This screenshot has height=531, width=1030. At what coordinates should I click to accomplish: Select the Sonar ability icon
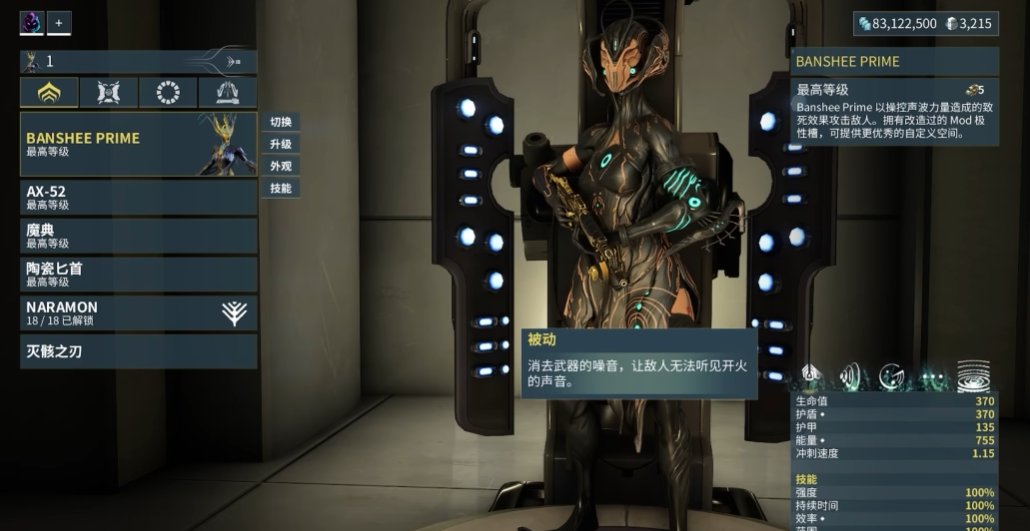pyautogui.click(x=892, y=376)
